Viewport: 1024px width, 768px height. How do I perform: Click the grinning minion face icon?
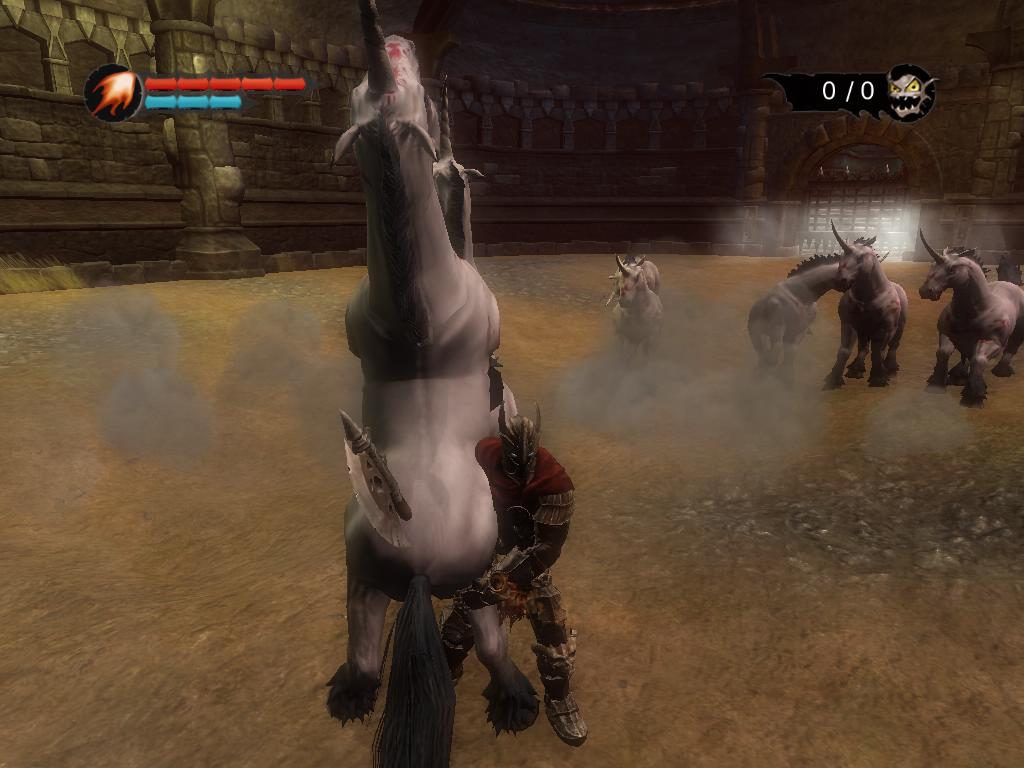[910, 91]
